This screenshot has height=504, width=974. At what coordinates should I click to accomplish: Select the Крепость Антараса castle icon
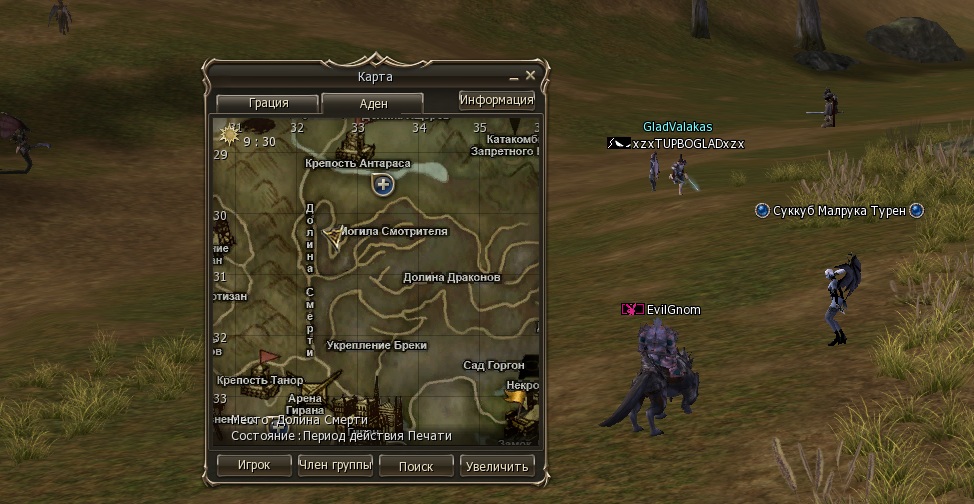click(358, 137)
